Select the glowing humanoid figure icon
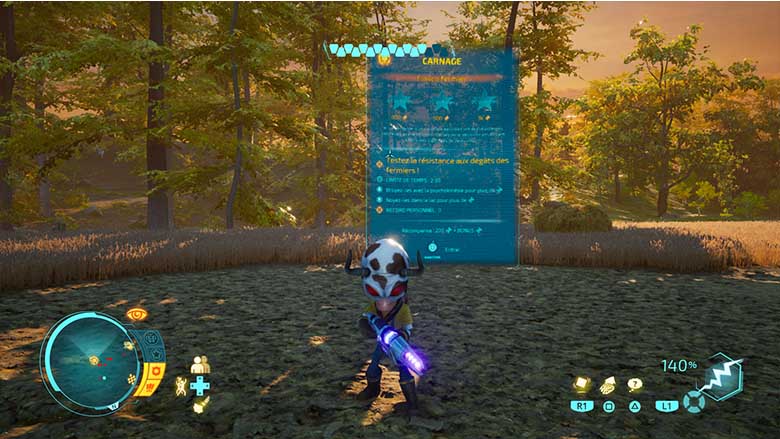The height and width of the screenshot is (439, 780). pyautogui.click(x=181, y=386)
